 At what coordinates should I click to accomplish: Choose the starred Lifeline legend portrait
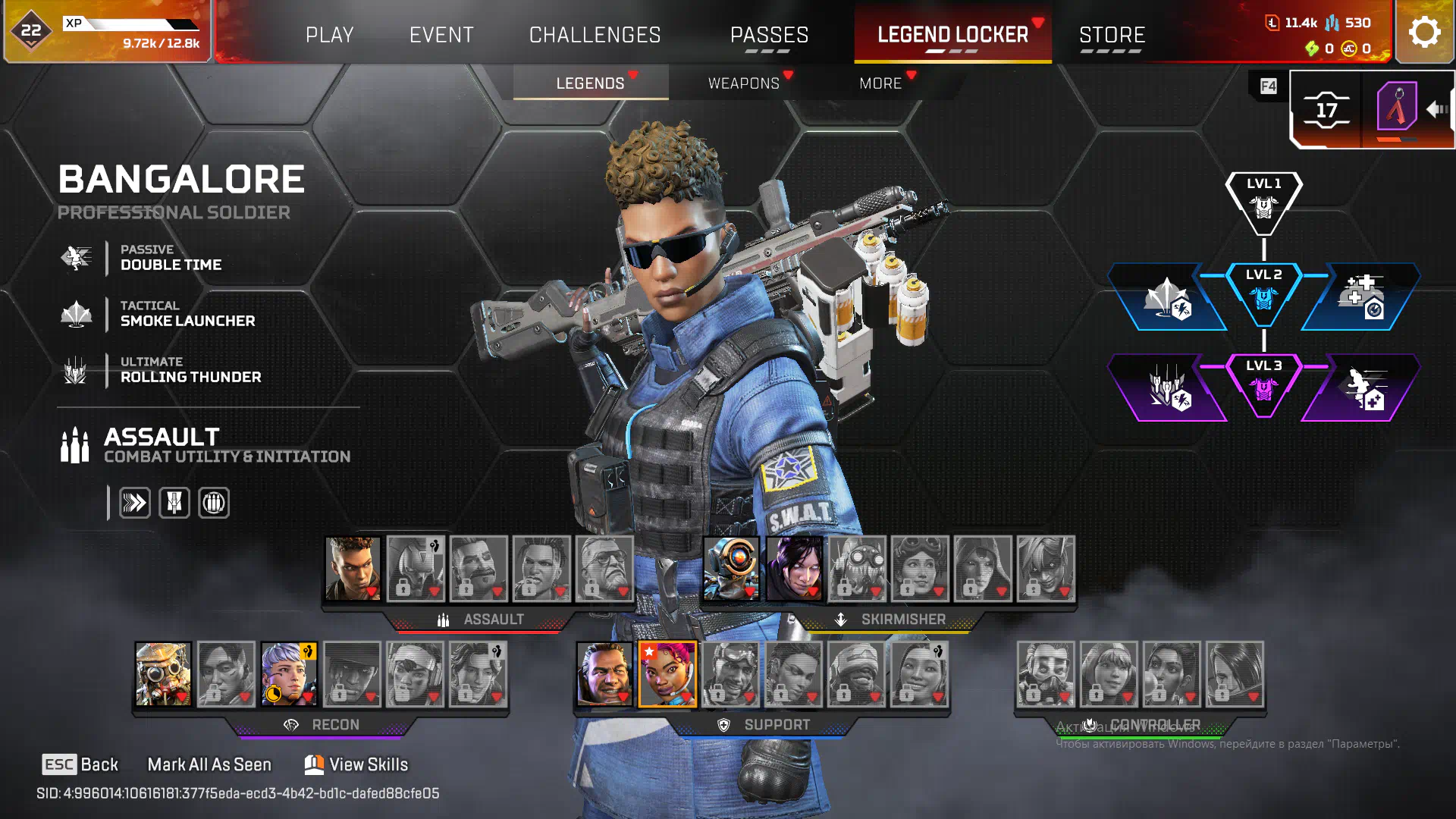tap(667, 674)
